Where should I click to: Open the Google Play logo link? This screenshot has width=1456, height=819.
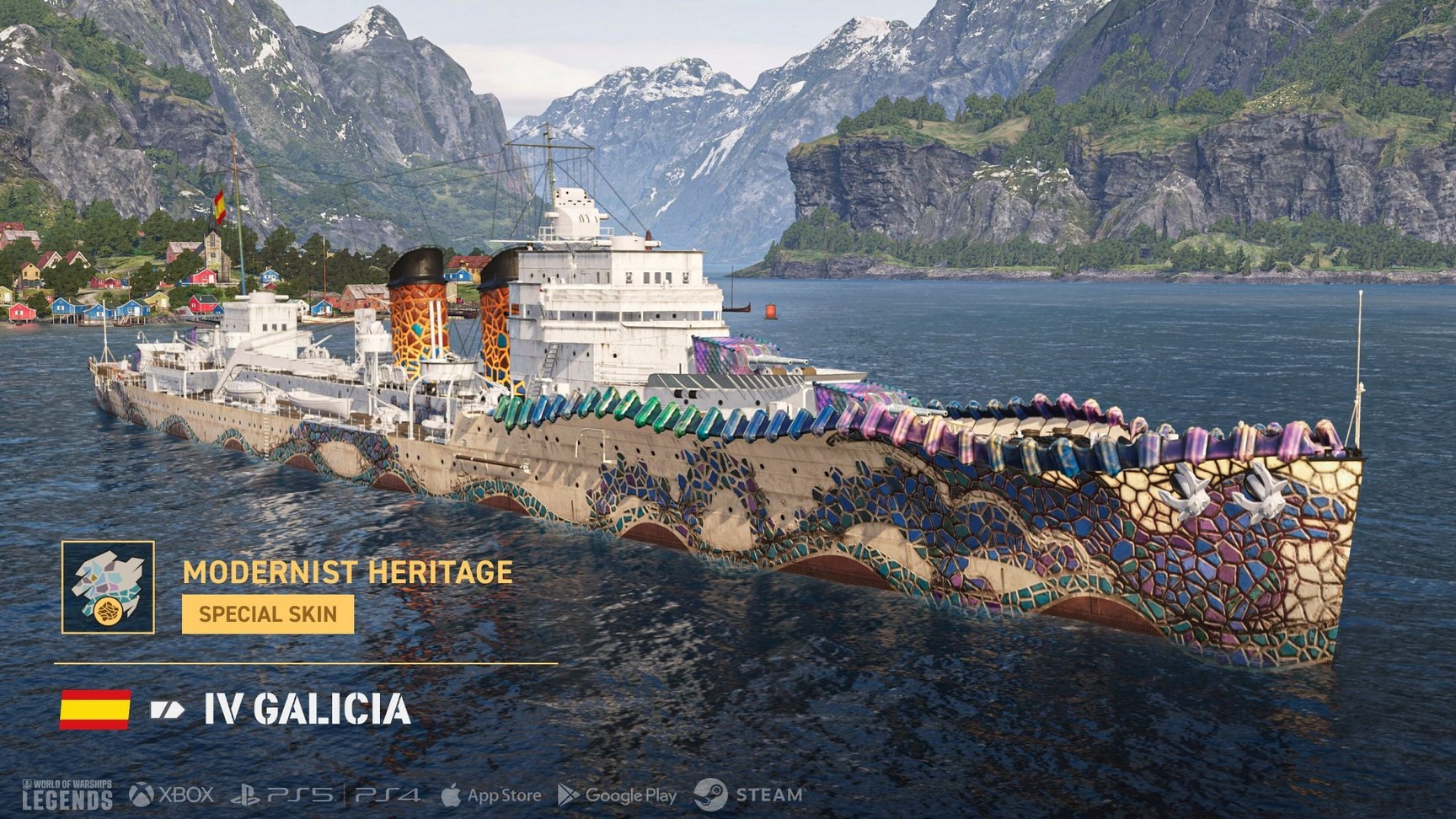pos(618,795)
